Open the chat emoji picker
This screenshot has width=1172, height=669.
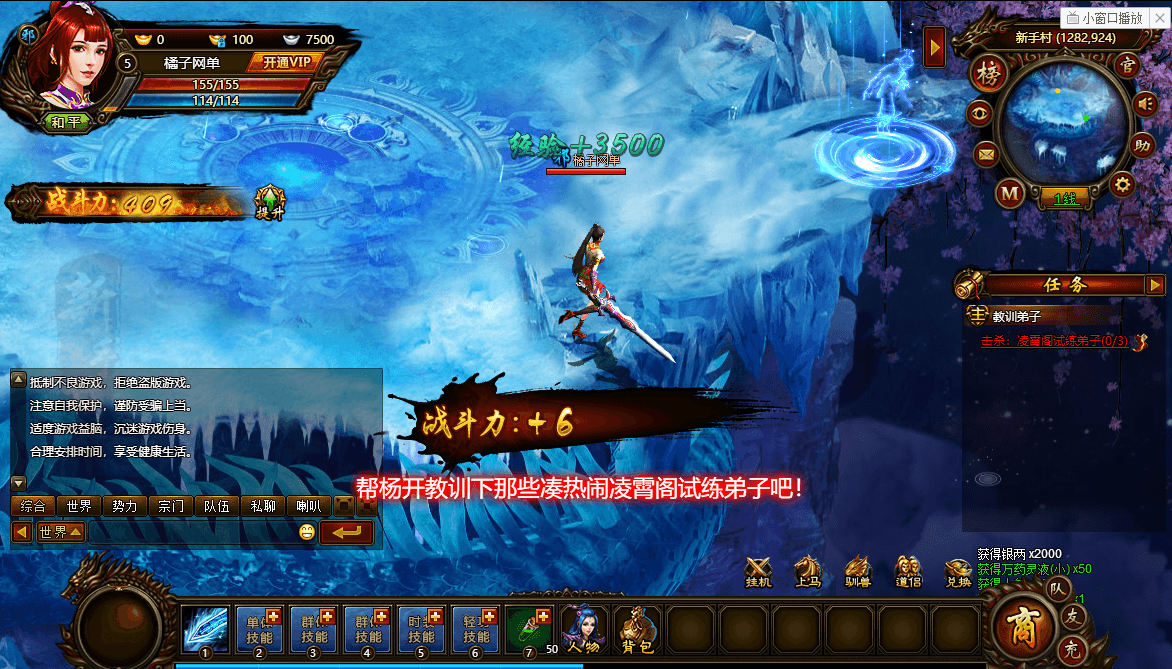(x=307, y=532)
